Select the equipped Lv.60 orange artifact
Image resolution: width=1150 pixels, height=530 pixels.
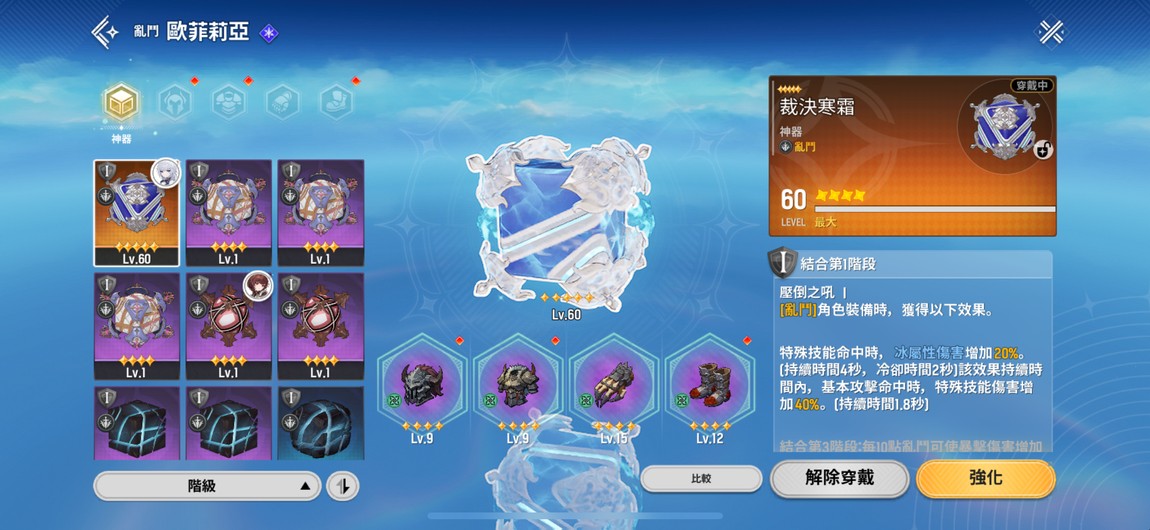[137, 213]
